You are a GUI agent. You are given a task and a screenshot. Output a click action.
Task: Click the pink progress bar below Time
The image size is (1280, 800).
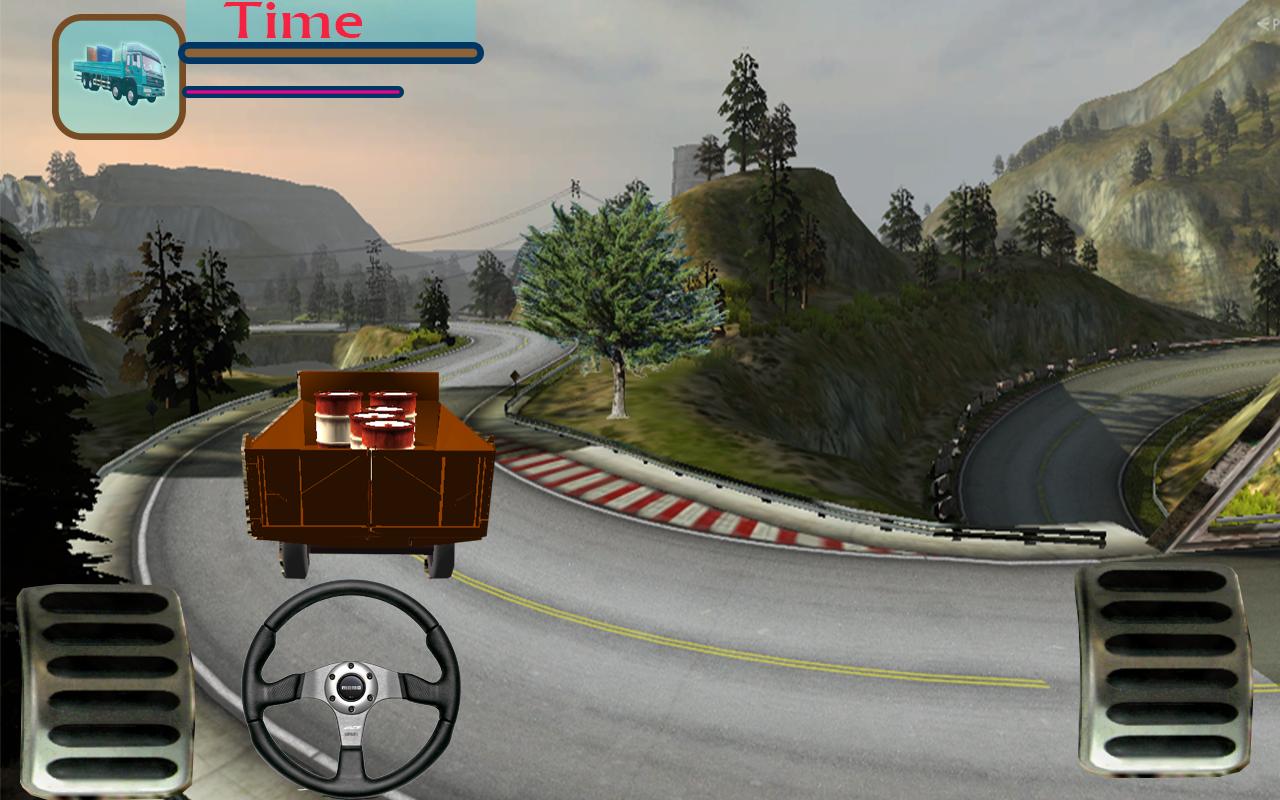coord(290,90)
